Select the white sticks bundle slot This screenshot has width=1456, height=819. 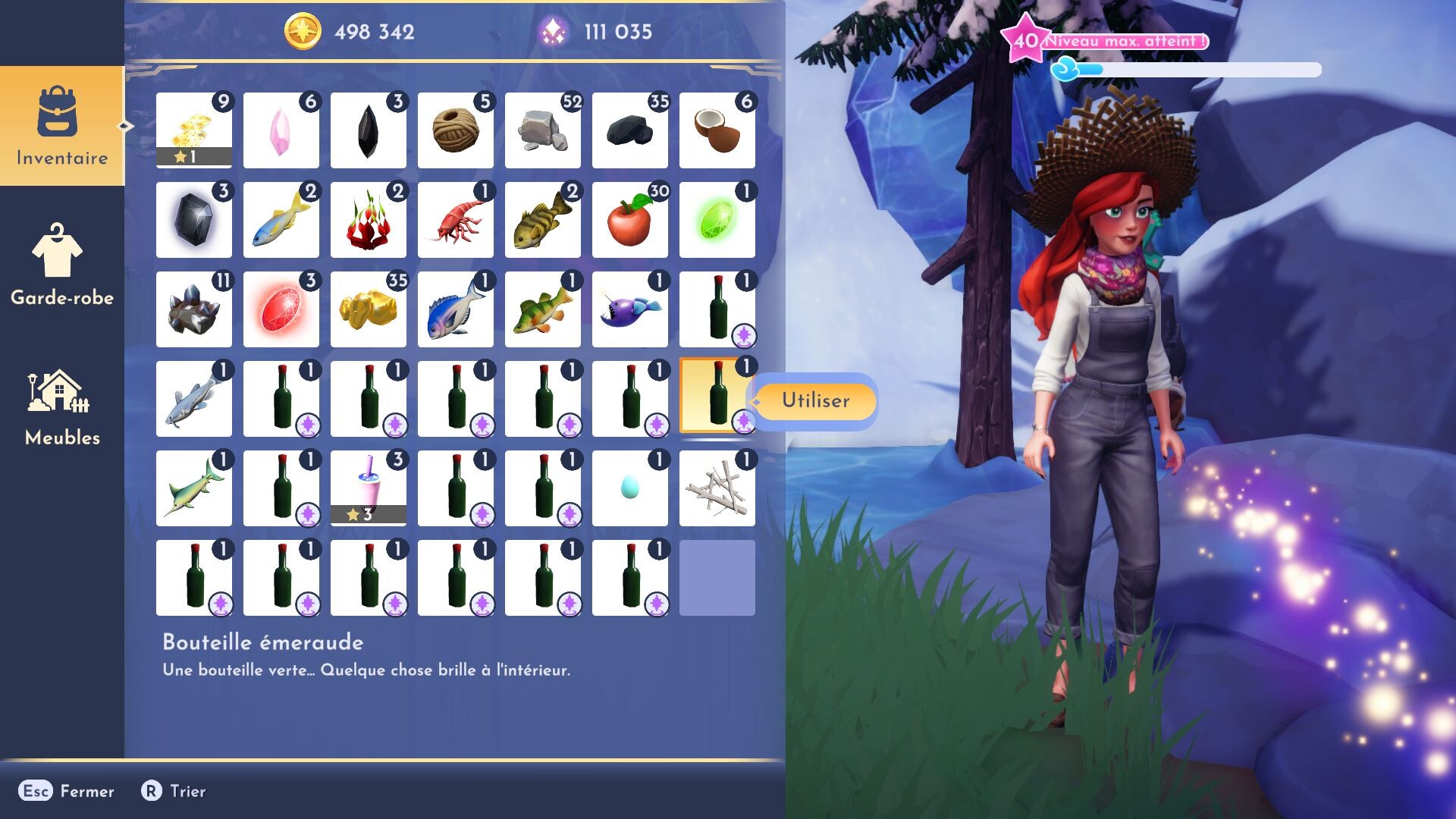tap(717, 488)
